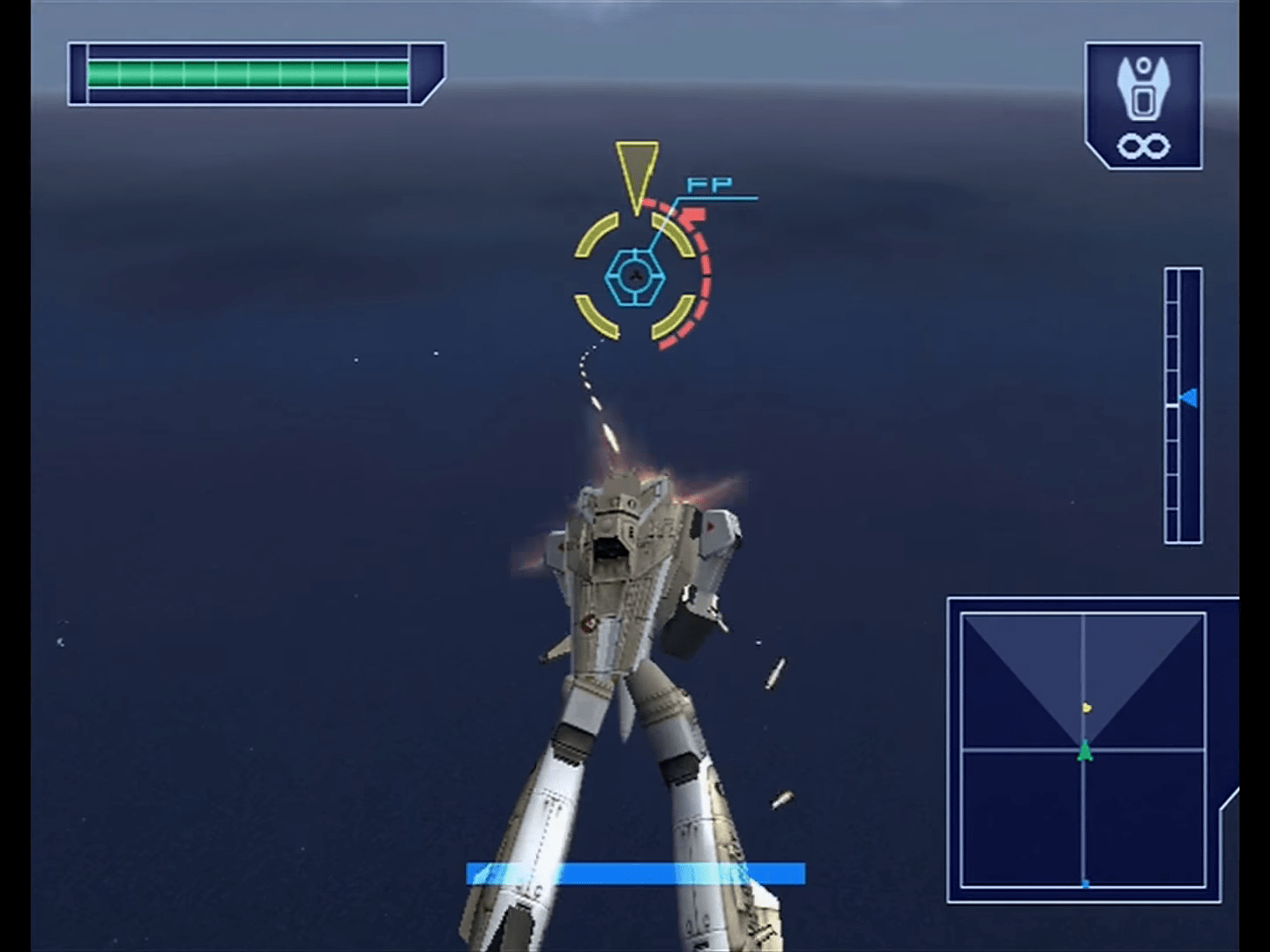Open the radar minimap

tap(1083, 750)
